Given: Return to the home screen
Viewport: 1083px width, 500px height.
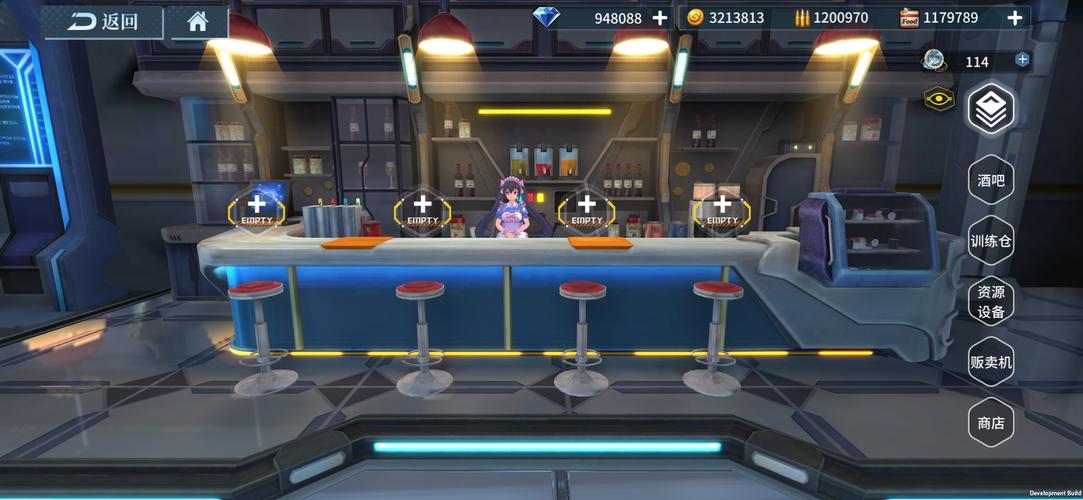Looking at the screenshot, I should [x=197, y=21].
